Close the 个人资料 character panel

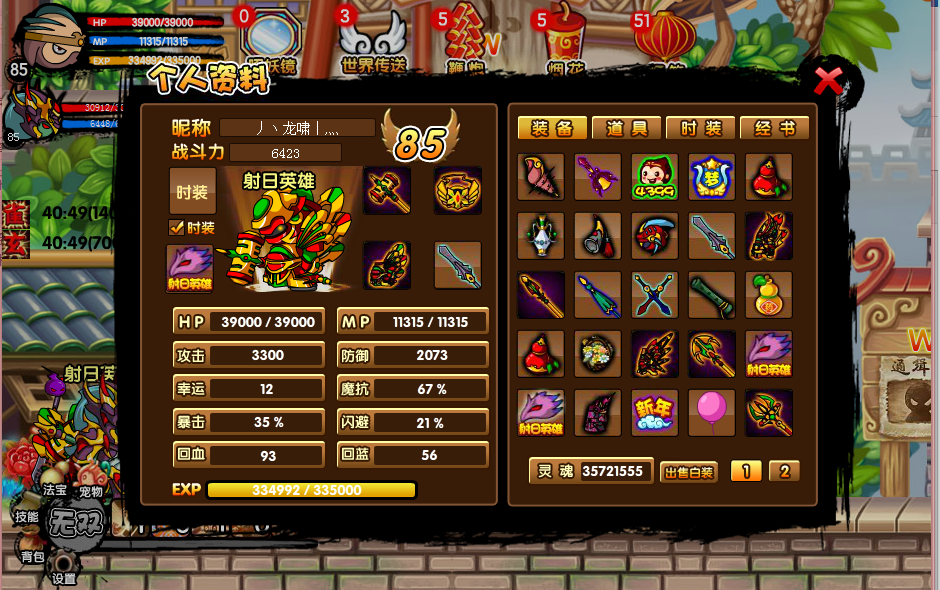coord(829,80)
